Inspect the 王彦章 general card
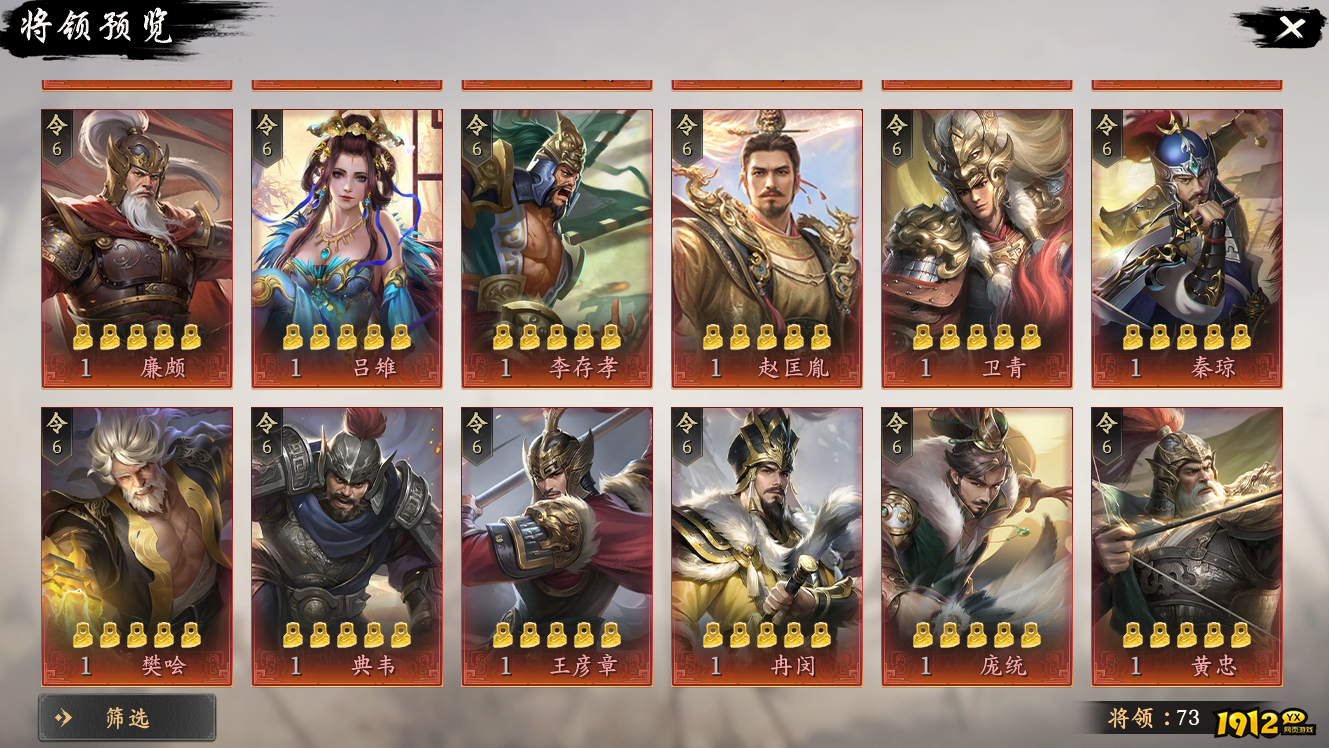This screenshot has height=748, width=1329. point(557,546)
